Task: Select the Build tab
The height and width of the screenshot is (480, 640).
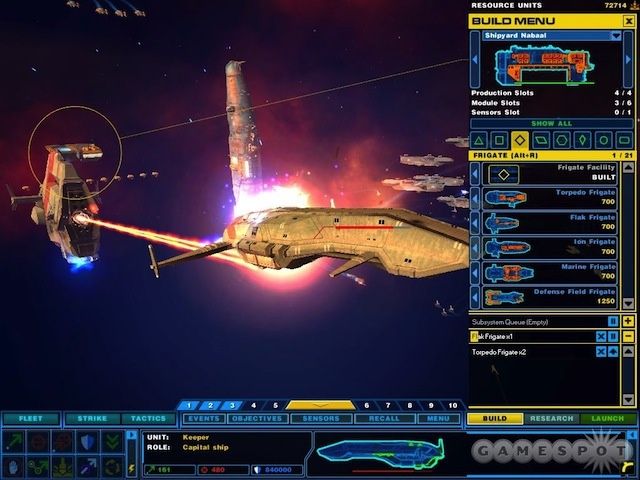Action: [495, 418]
